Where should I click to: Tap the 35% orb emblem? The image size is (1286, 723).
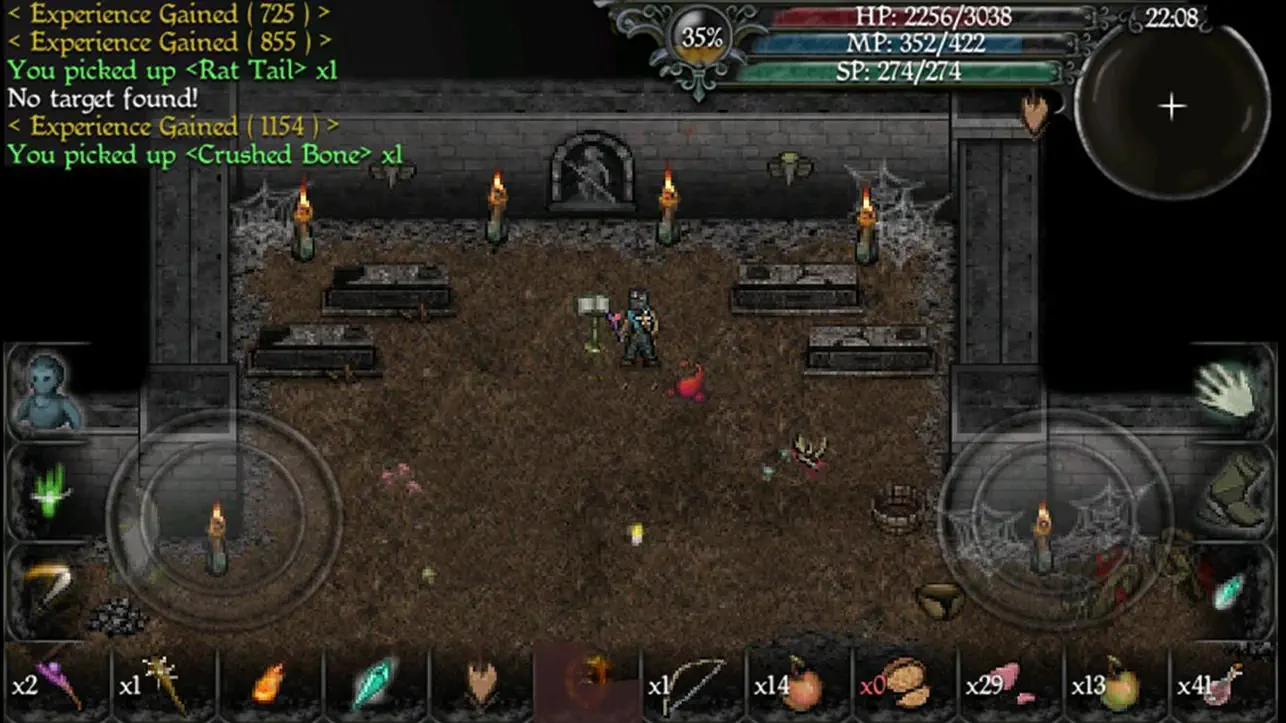(702, 39)
